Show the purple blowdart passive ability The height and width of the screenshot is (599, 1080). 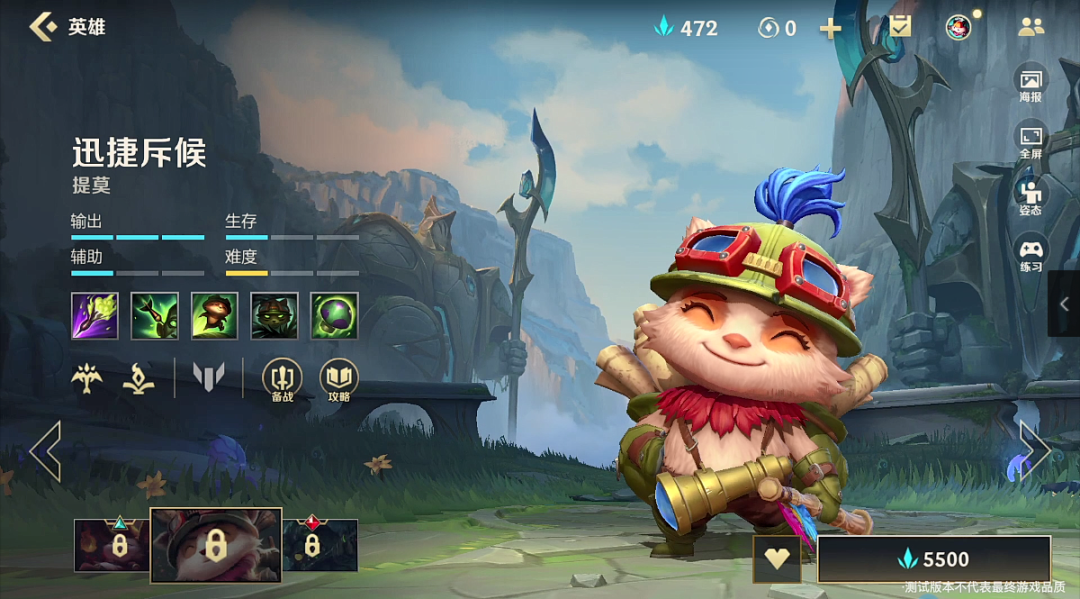point(95,316)
